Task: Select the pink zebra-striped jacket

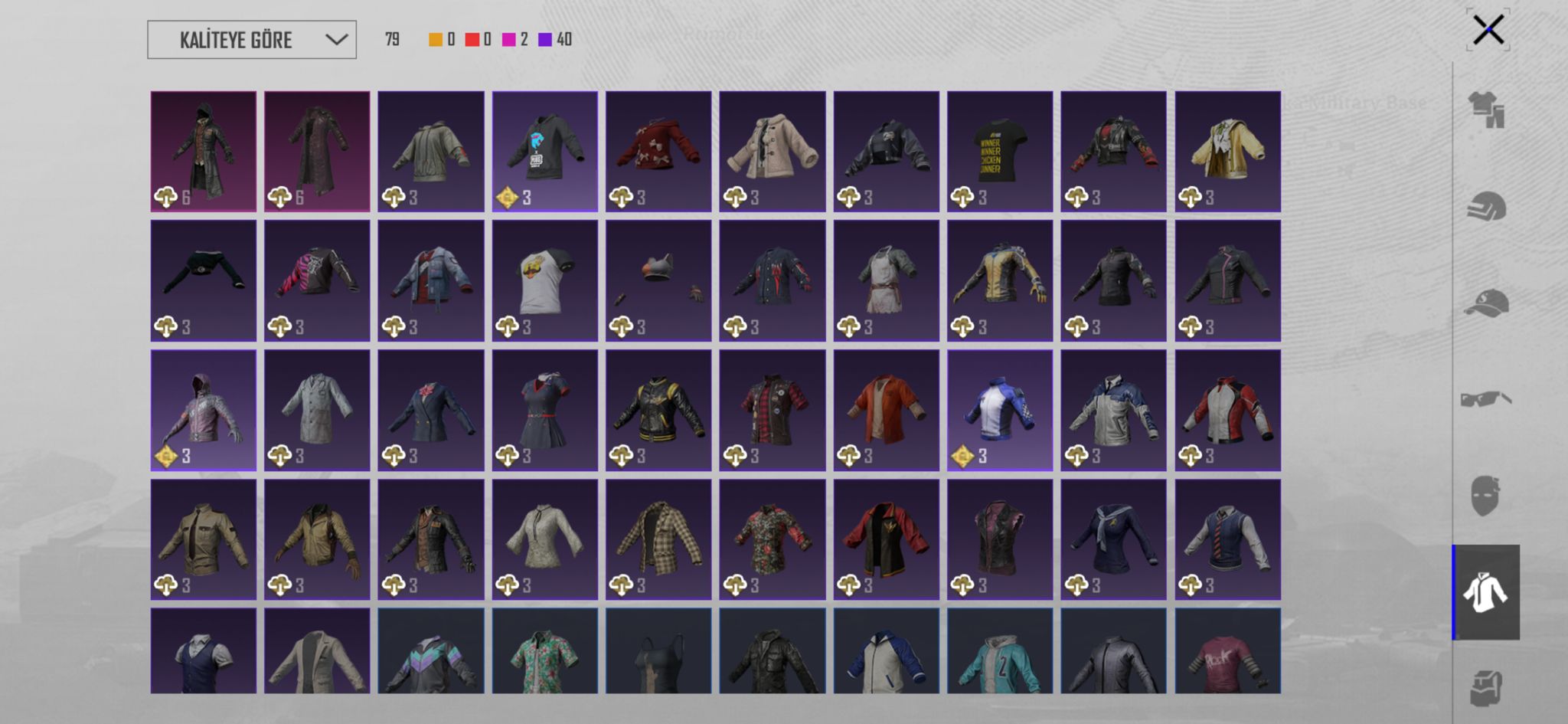Action: (x=317, y=280)
